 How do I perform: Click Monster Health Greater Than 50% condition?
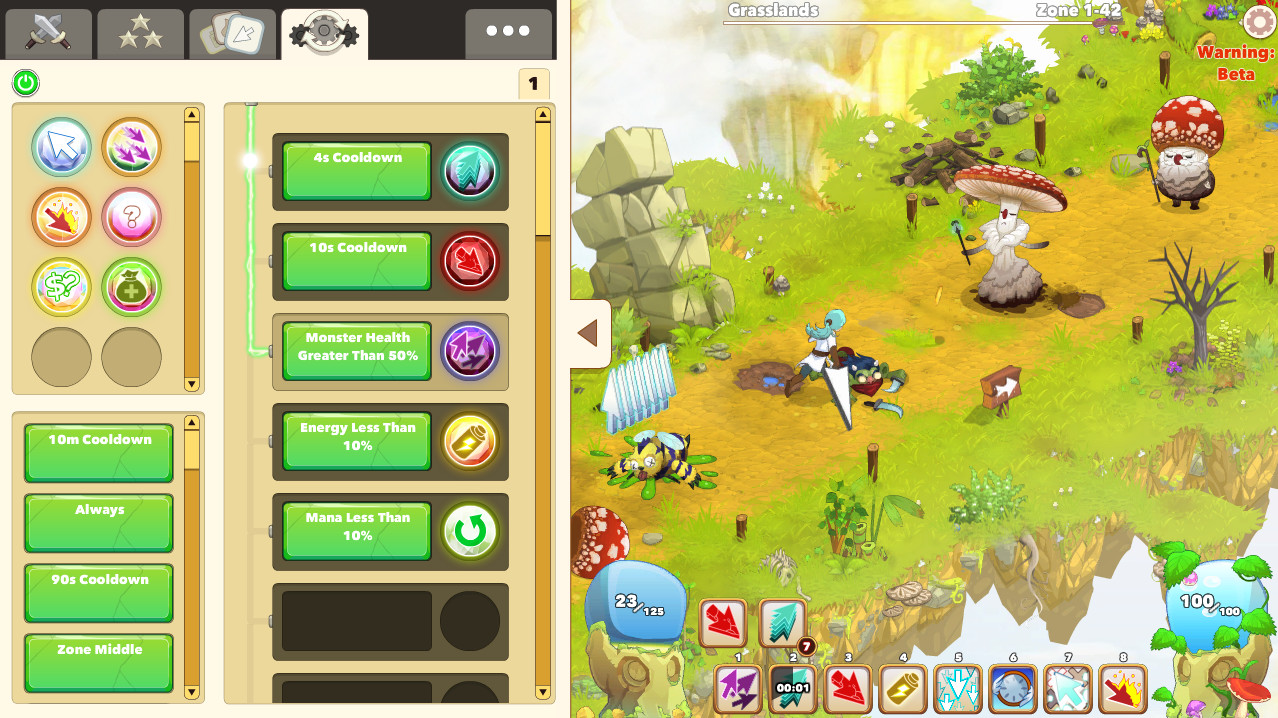click(357, 351)
